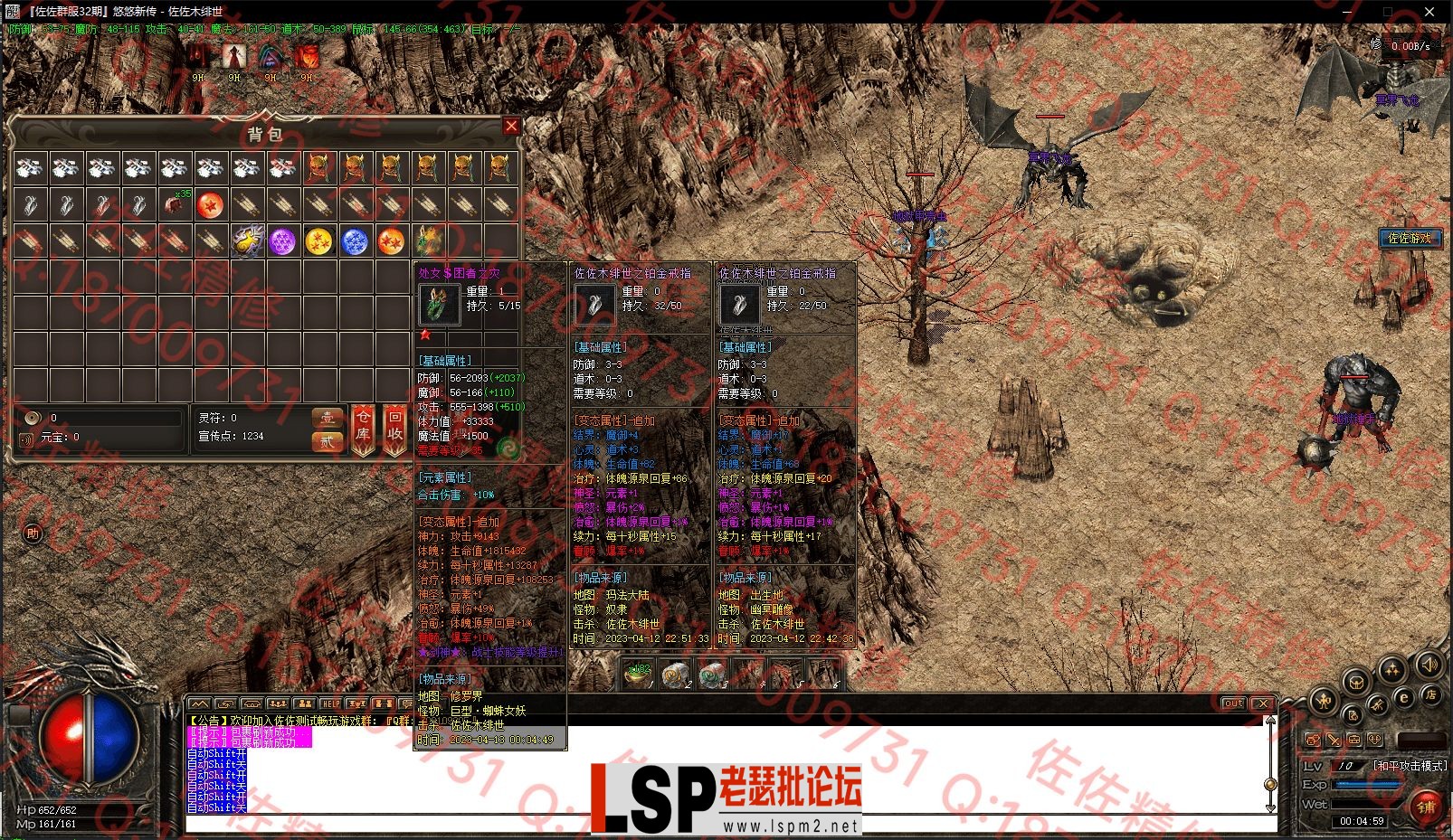The width and height of the screenshot is (1453, 840).
Task: Open the 仓库 warehouse banner
Action: click(363, 427)
